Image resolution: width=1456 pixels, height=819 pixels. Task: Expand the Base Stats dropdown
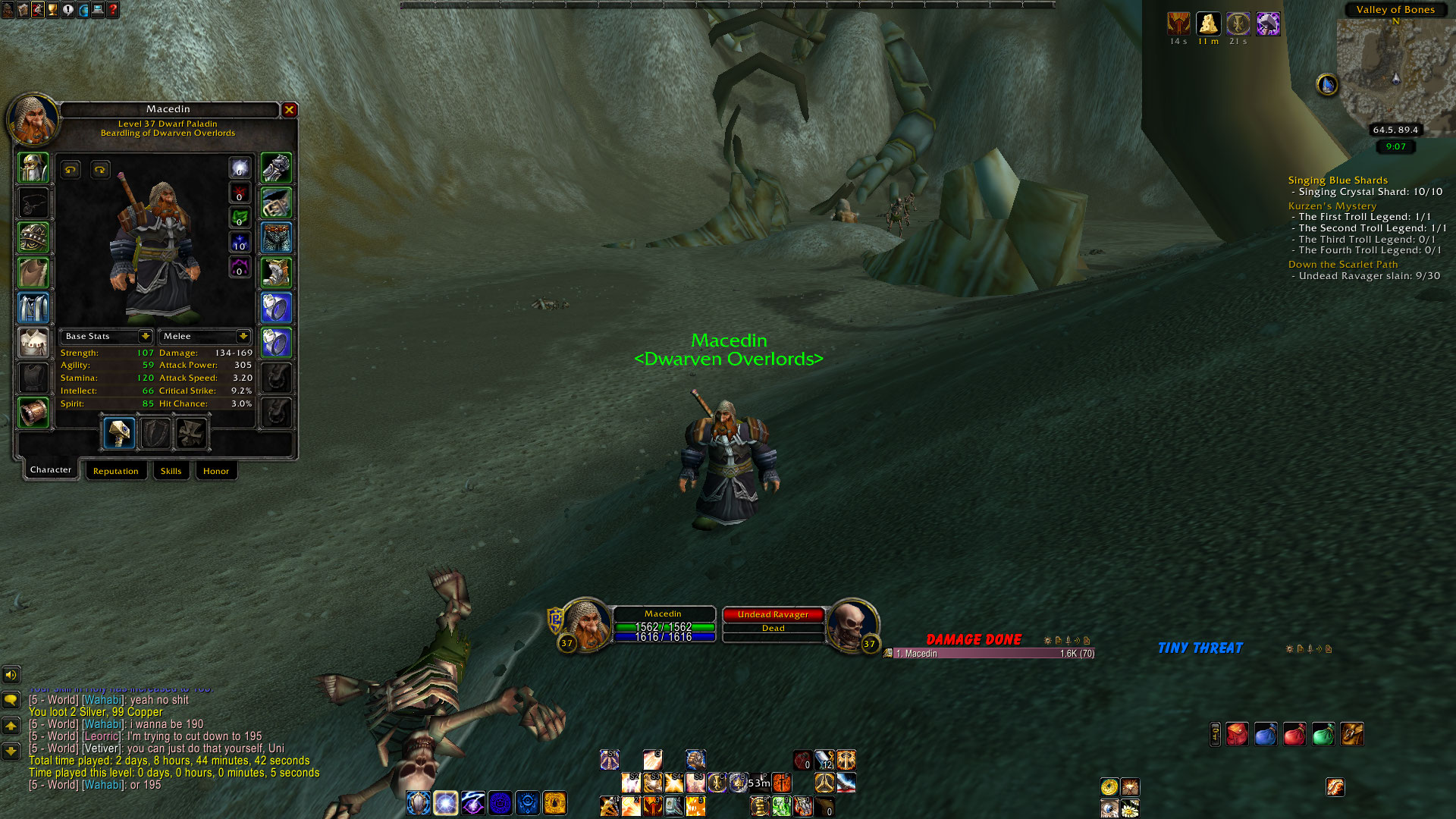click(145, 336)
